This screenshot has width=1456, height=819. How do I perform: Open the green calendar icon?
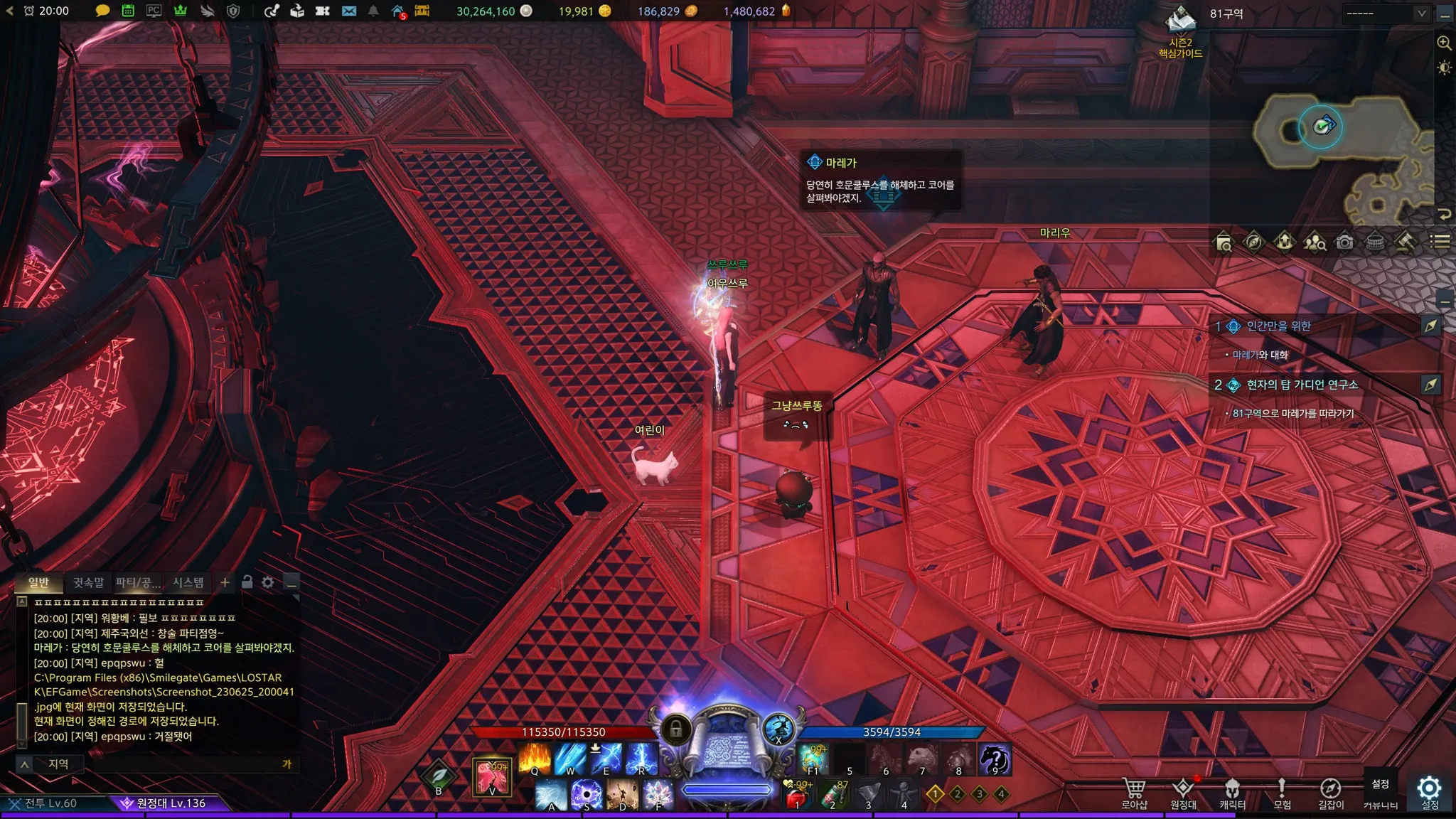[128, 11]
